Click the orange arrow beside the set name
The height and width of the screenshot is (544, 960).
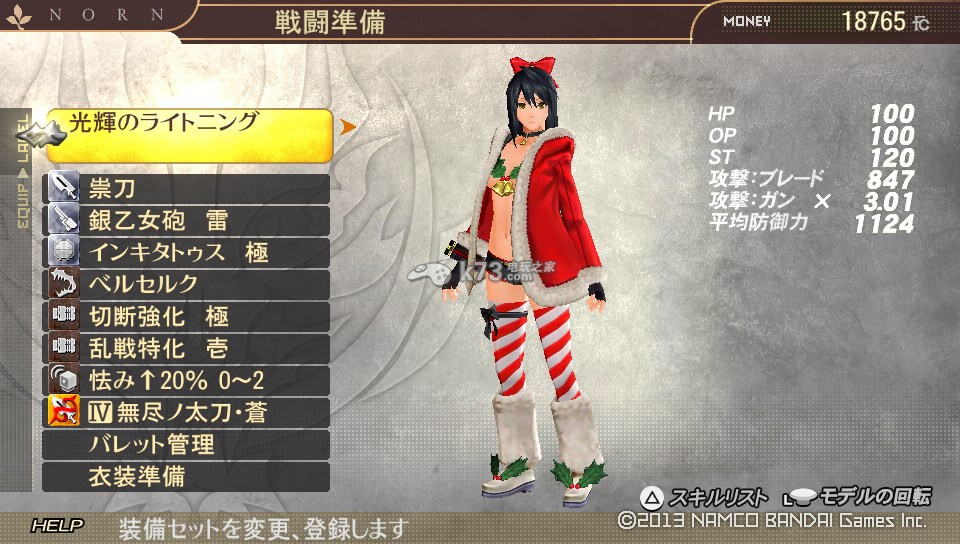pyautogui.click(x=348, y=127)
